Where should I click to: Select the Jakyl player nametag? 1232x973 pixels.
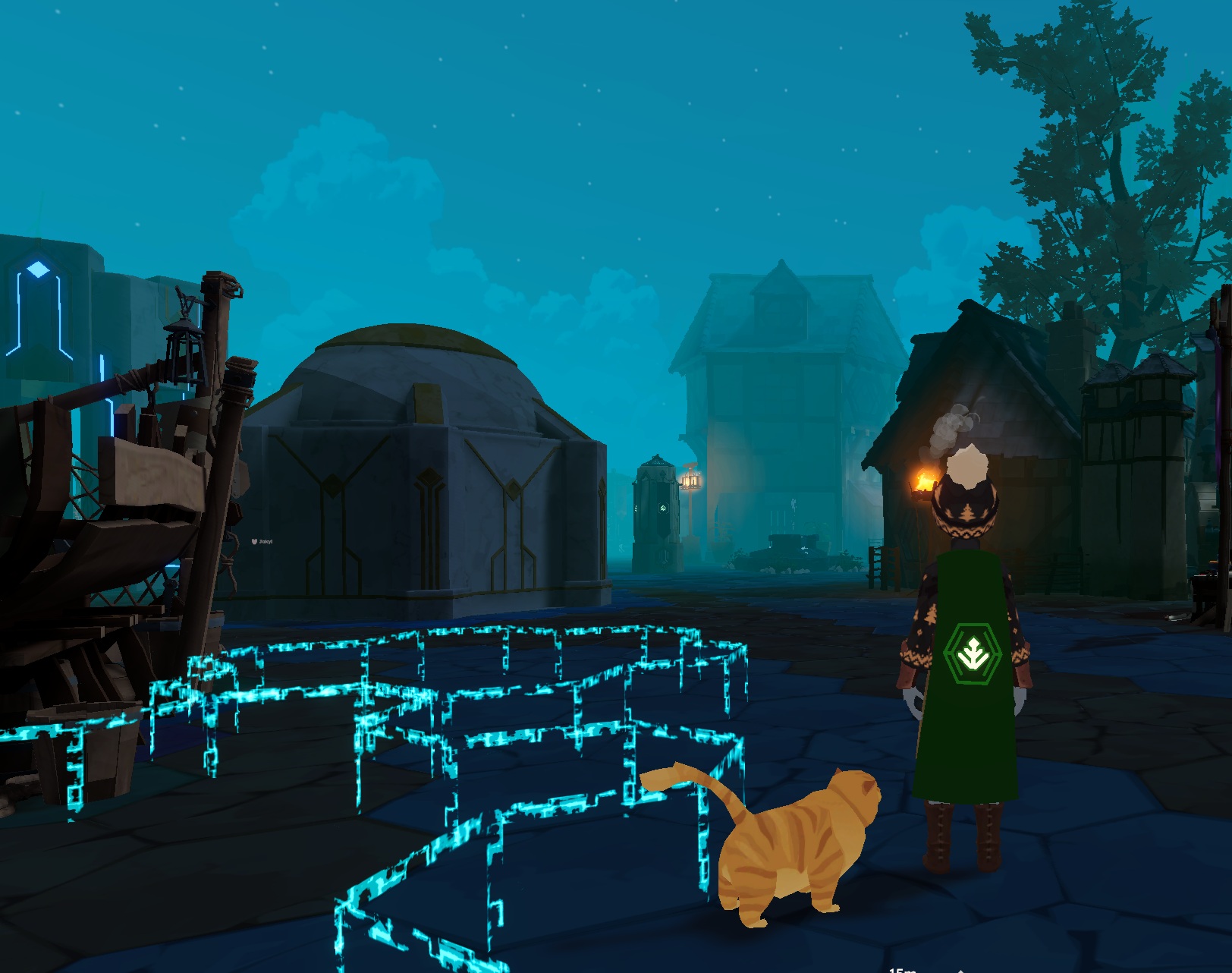click(262, 542)
